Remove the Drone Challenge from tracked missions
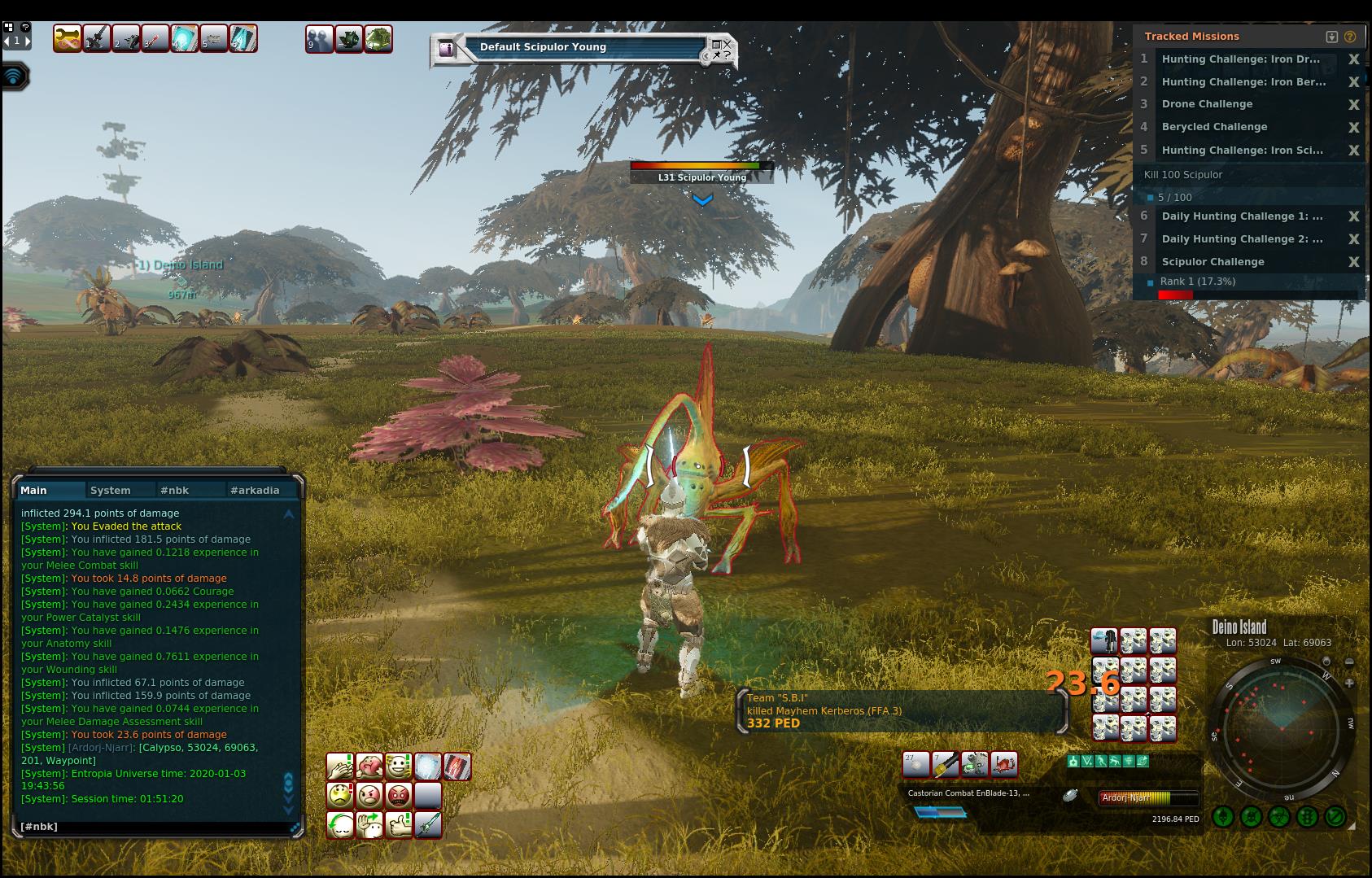The image size is (1372, 878). point(1353,104)
